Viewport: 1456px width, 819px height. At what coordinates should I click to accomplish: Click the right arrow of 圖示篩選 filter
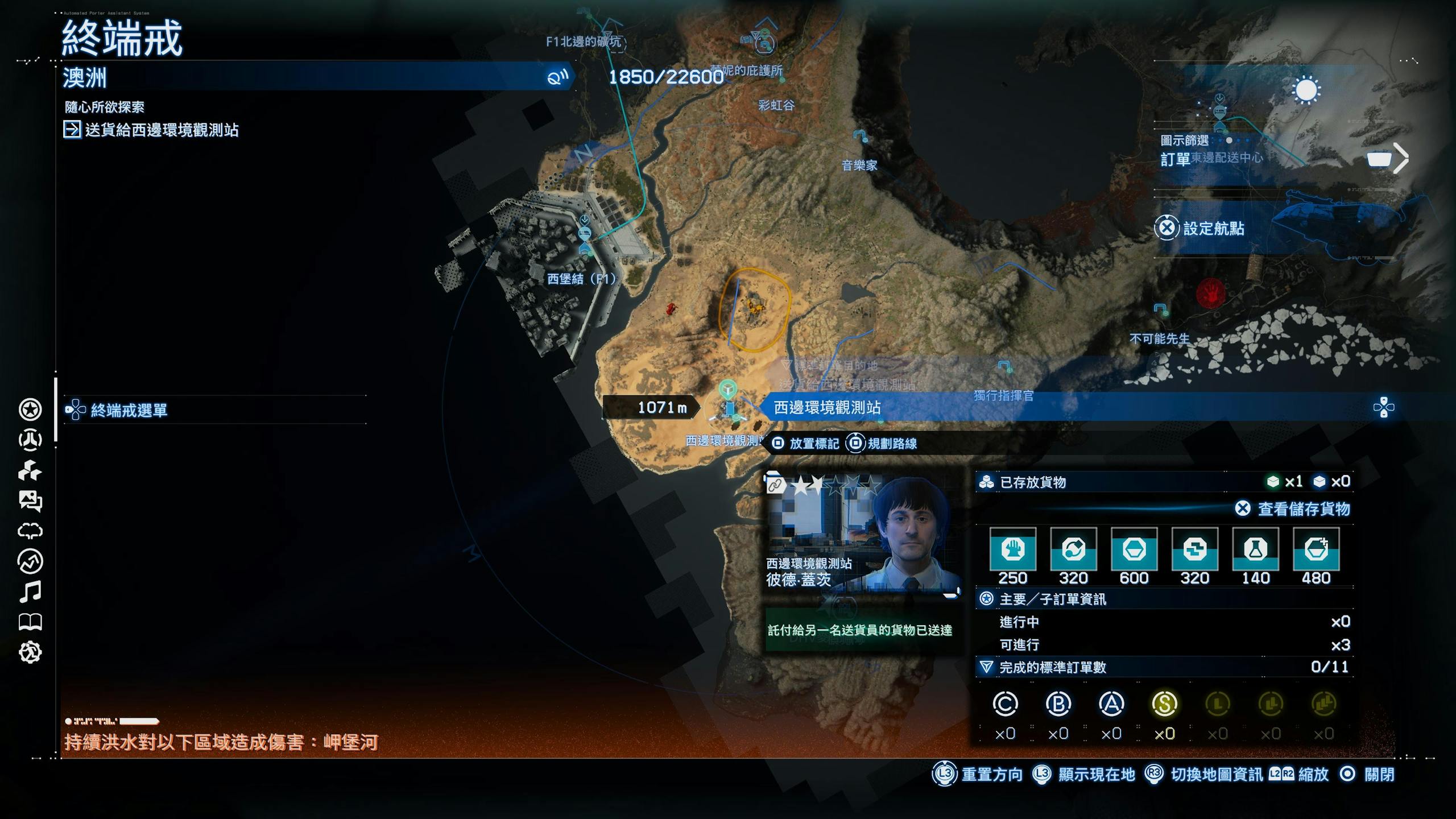coord(1401,158)
